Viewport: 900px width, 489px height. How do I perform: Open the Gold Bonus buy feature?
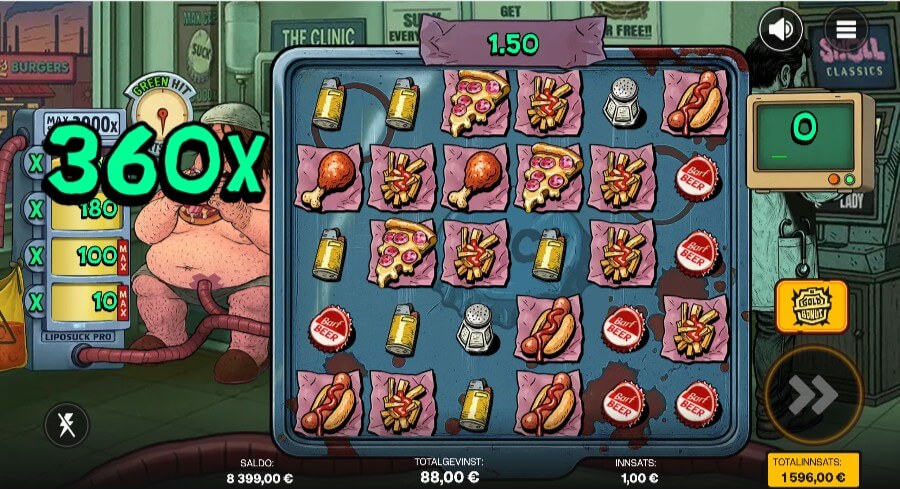[x=811, y=307]
